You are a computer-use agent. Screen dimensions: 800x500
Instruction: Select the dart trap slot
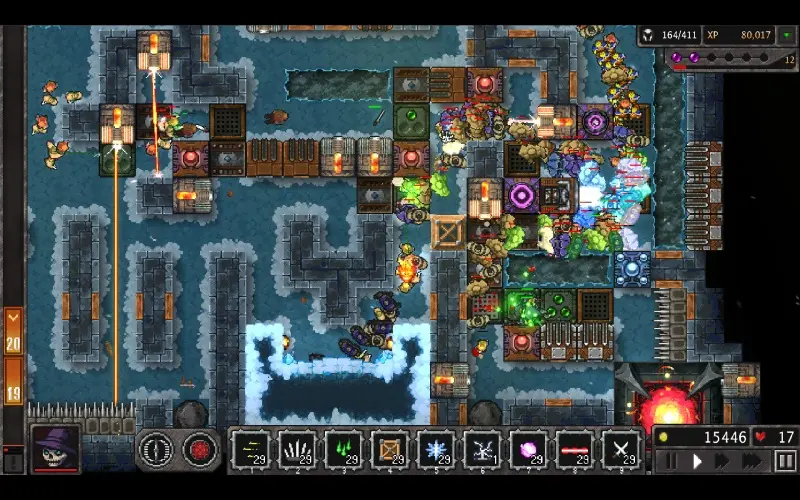click(x=249, y=450)
